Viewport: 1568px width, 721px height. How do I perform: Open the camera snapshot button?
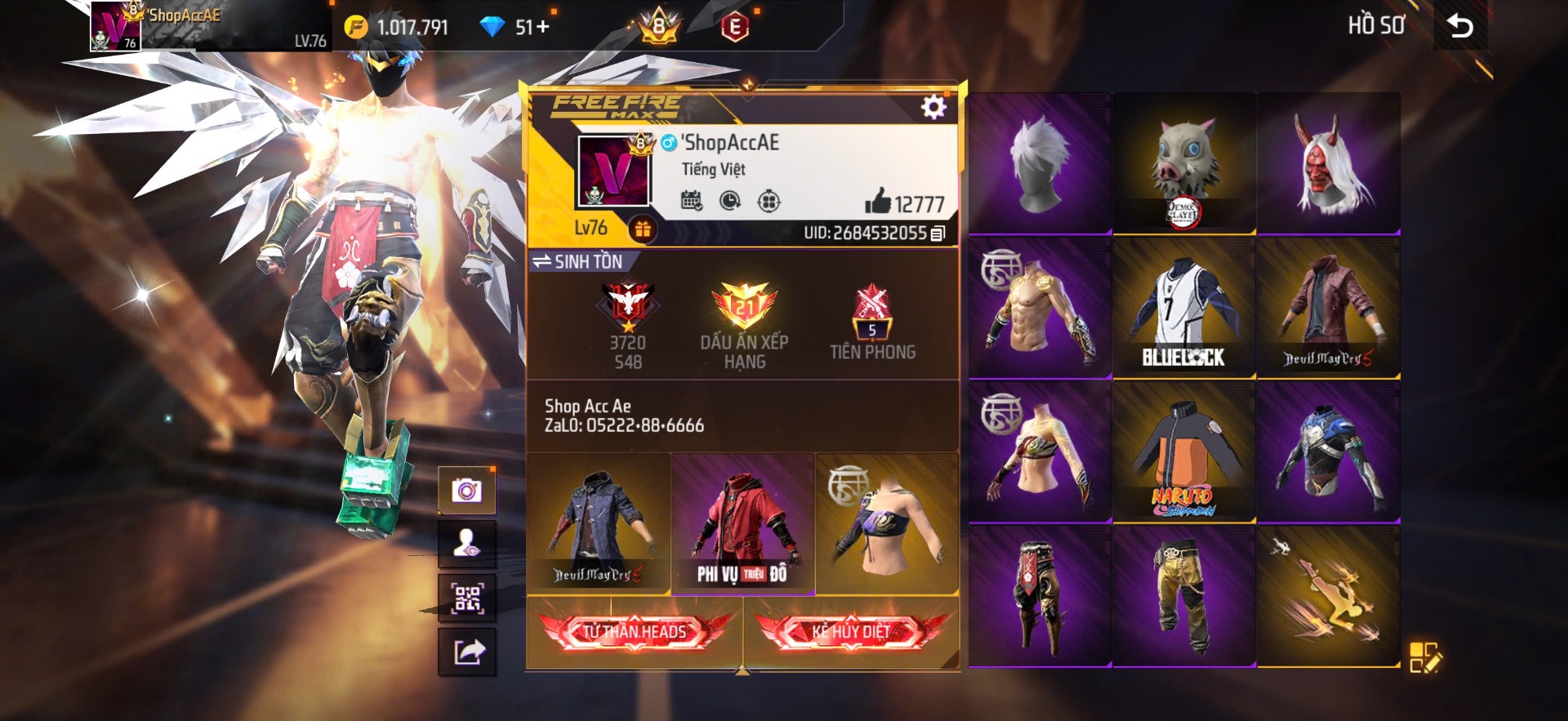point(467,491)
